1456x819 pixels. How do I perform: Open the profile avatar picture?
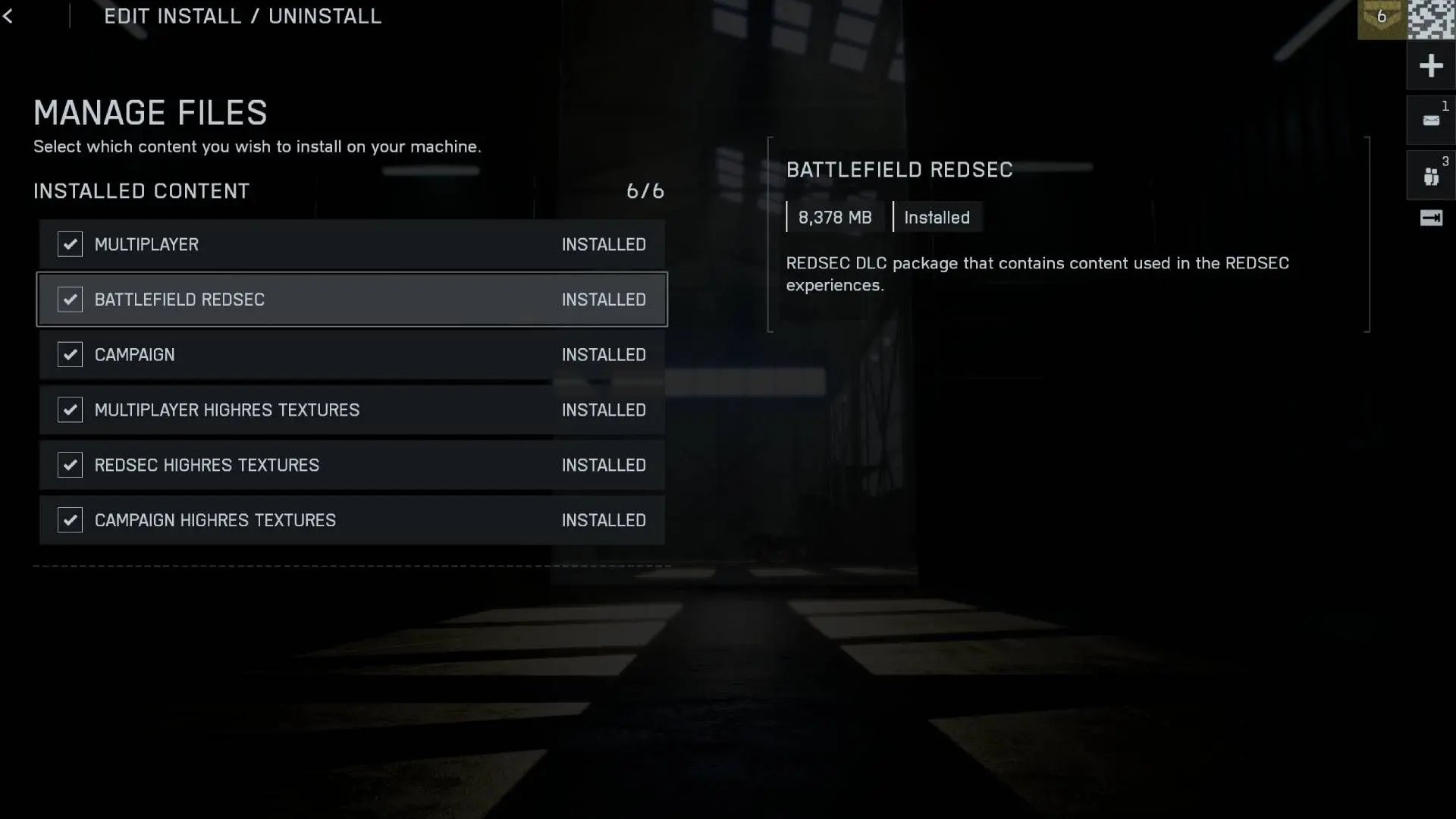1431,20
